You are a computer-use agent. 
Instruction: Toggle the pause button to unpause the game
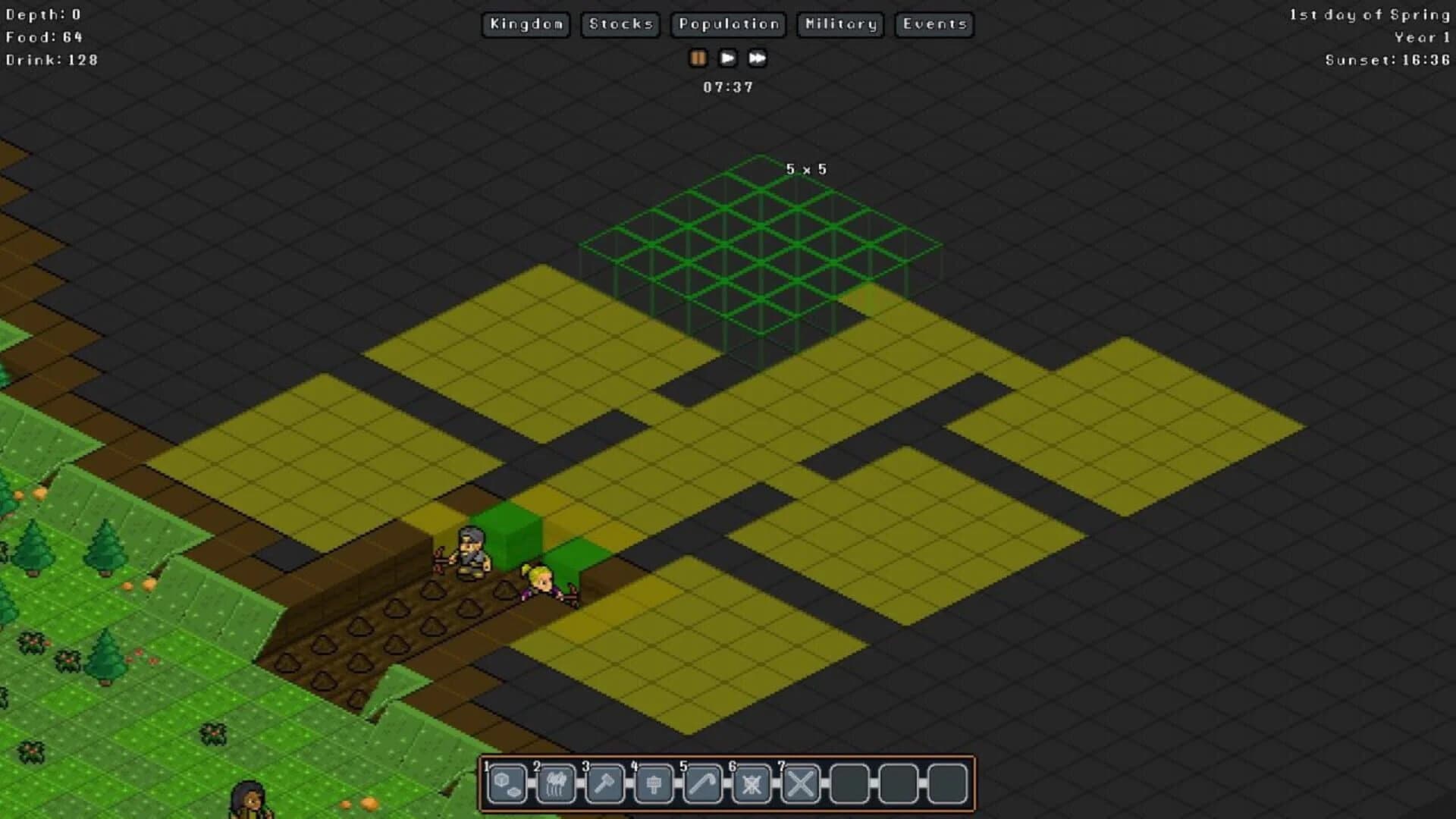click(698, 58)
